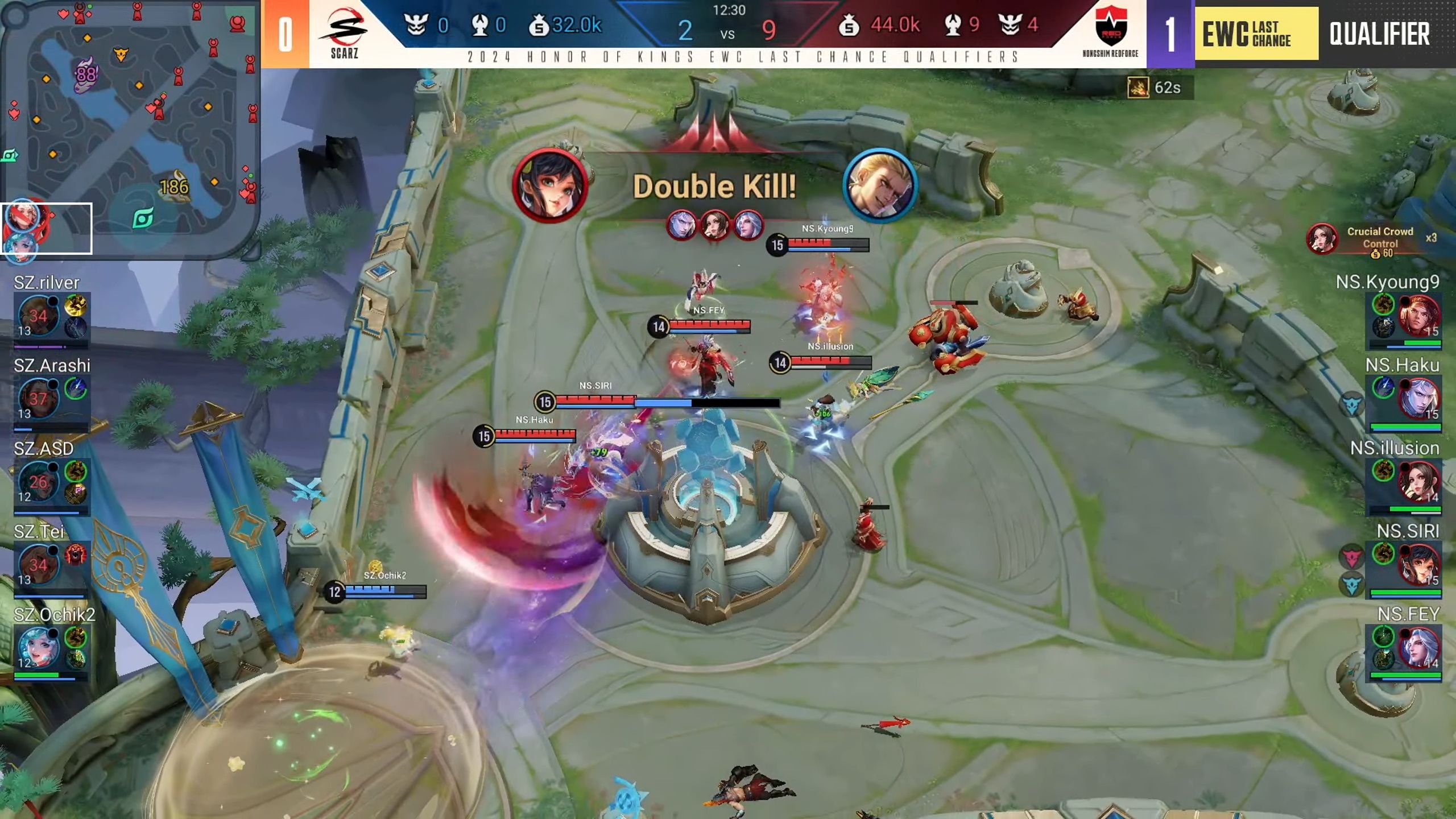Choose SZ.ASD's hero portrait
1456x819 pixels.
pos(38,482)
